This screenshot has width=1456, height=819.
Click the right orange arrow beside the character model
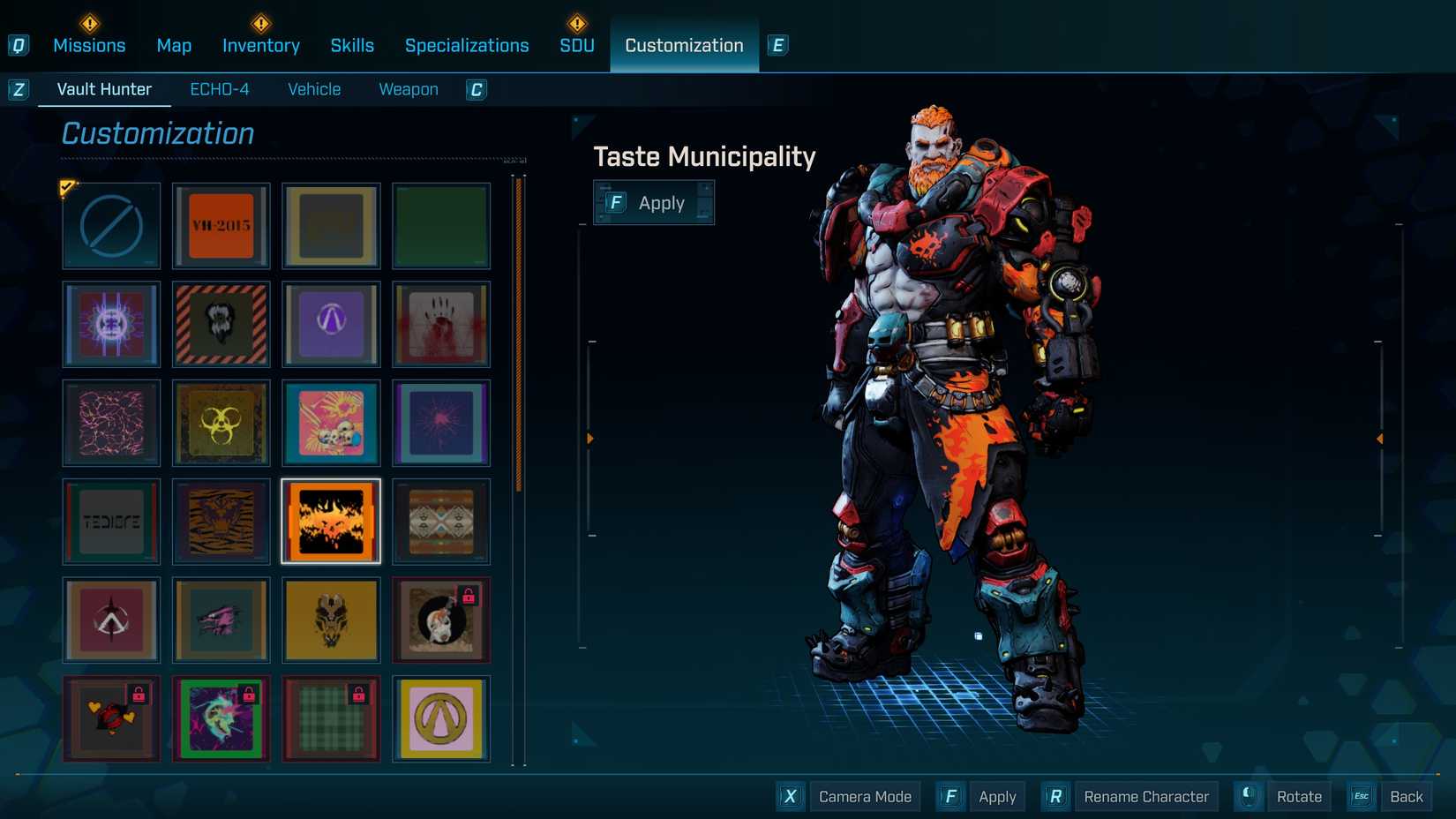click(x=1380, y=436)
